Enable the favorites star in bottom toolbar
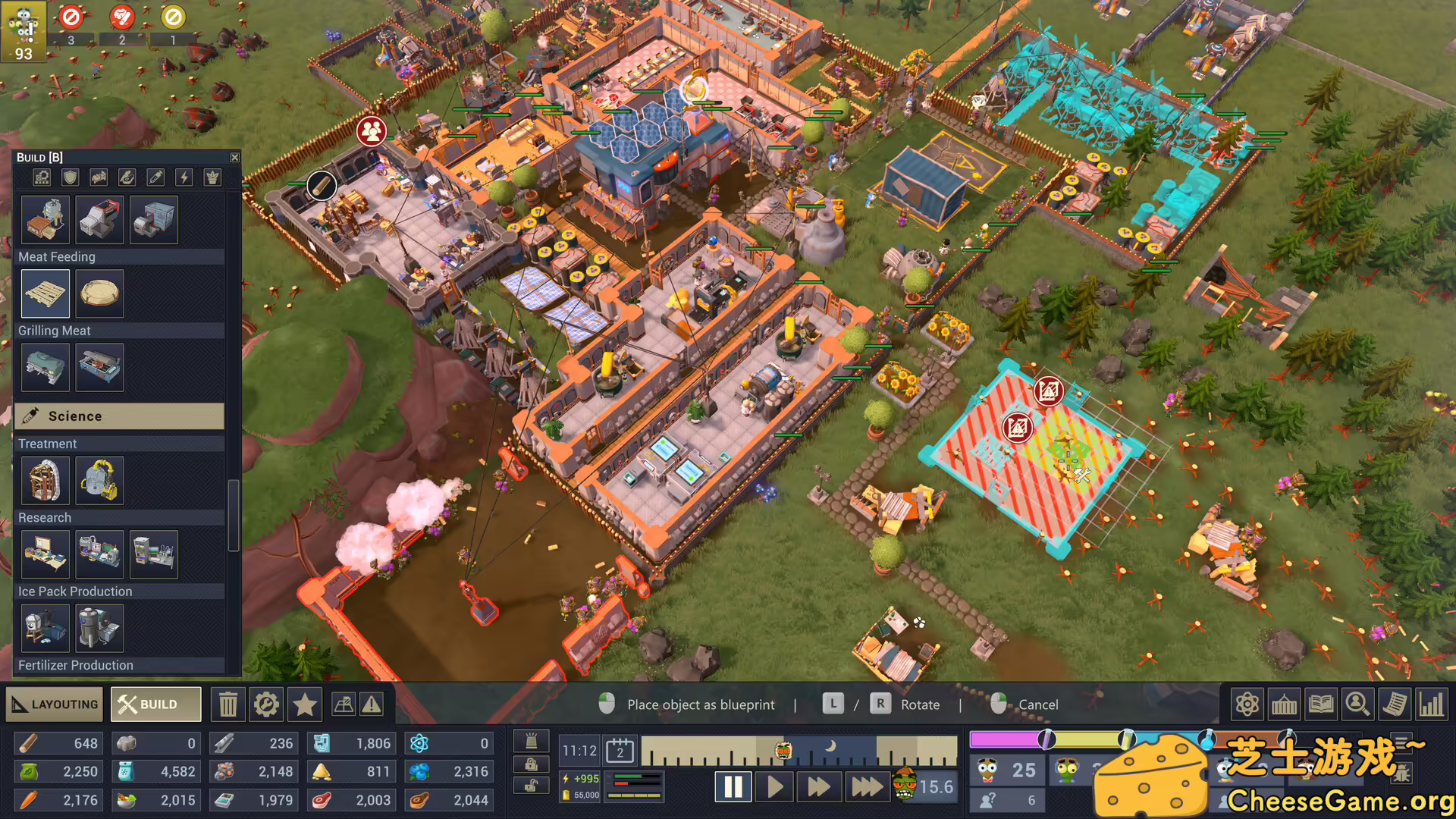The width and height of the screenshot is (1456, 819). click(305, 704)
